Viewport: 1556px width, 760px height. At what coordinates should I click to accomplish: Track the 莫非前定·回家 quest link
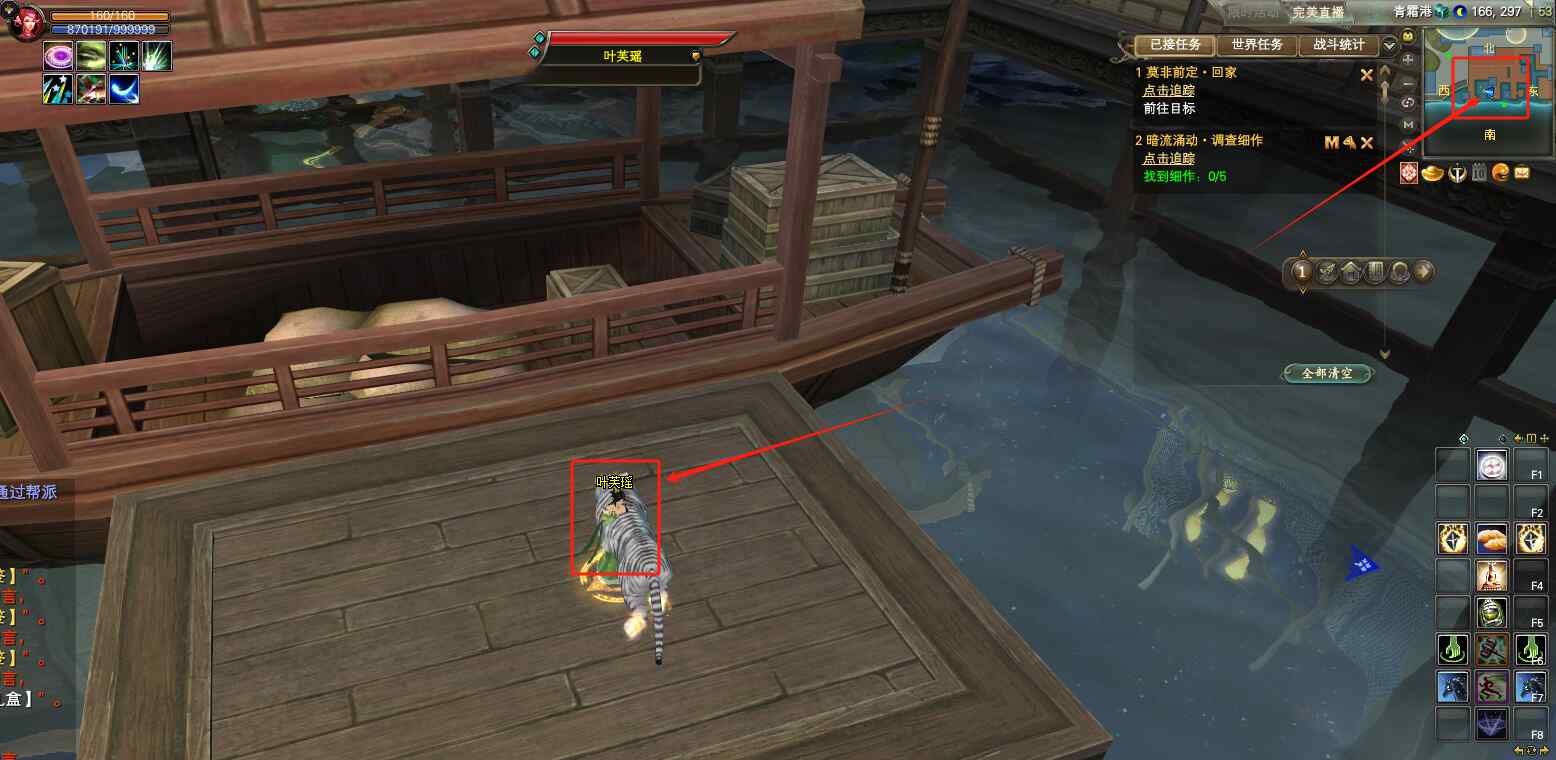1168,90
